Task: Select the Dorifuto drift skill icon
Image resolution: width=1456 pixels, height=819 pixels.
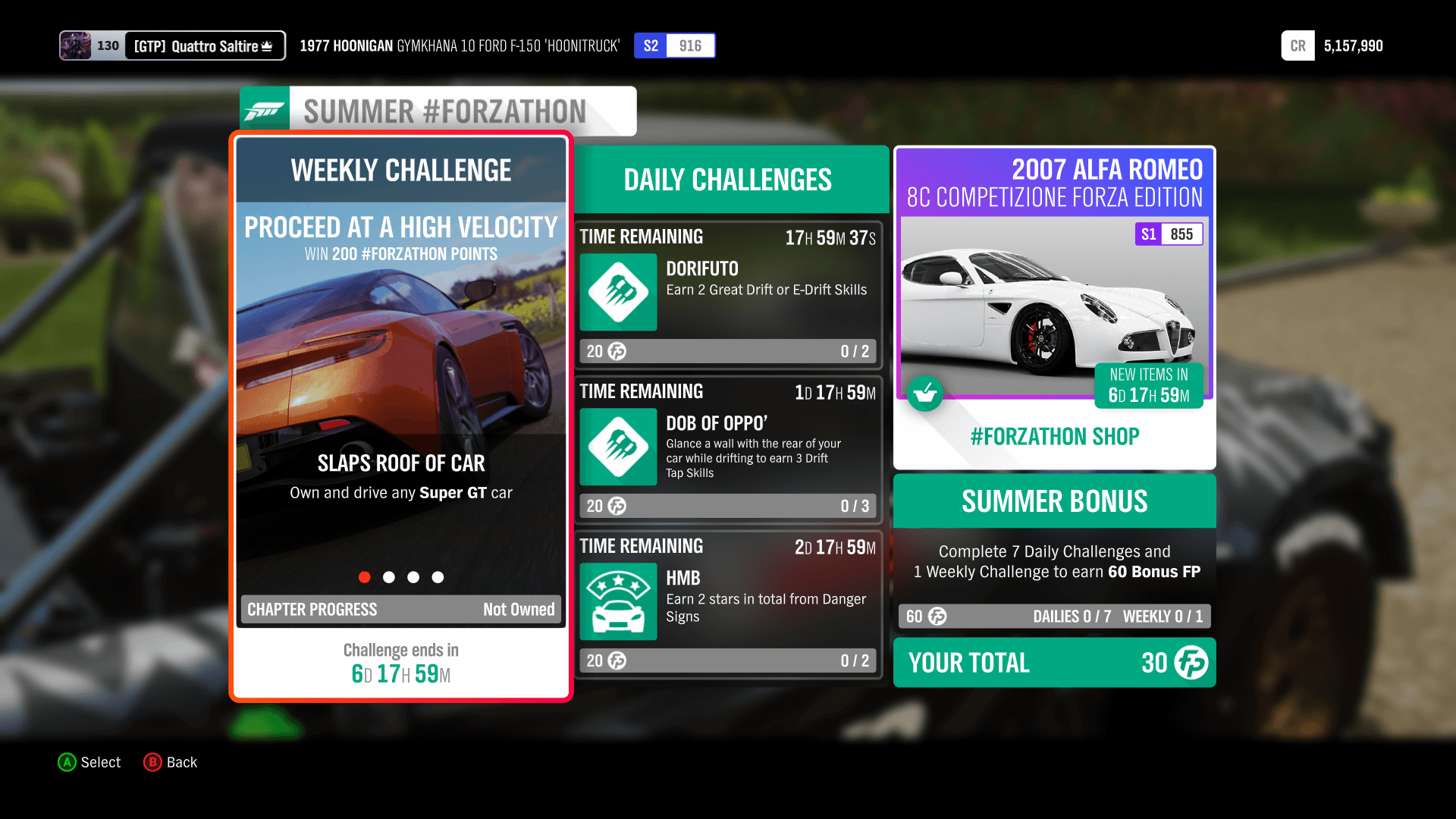Action: [618, 293]
